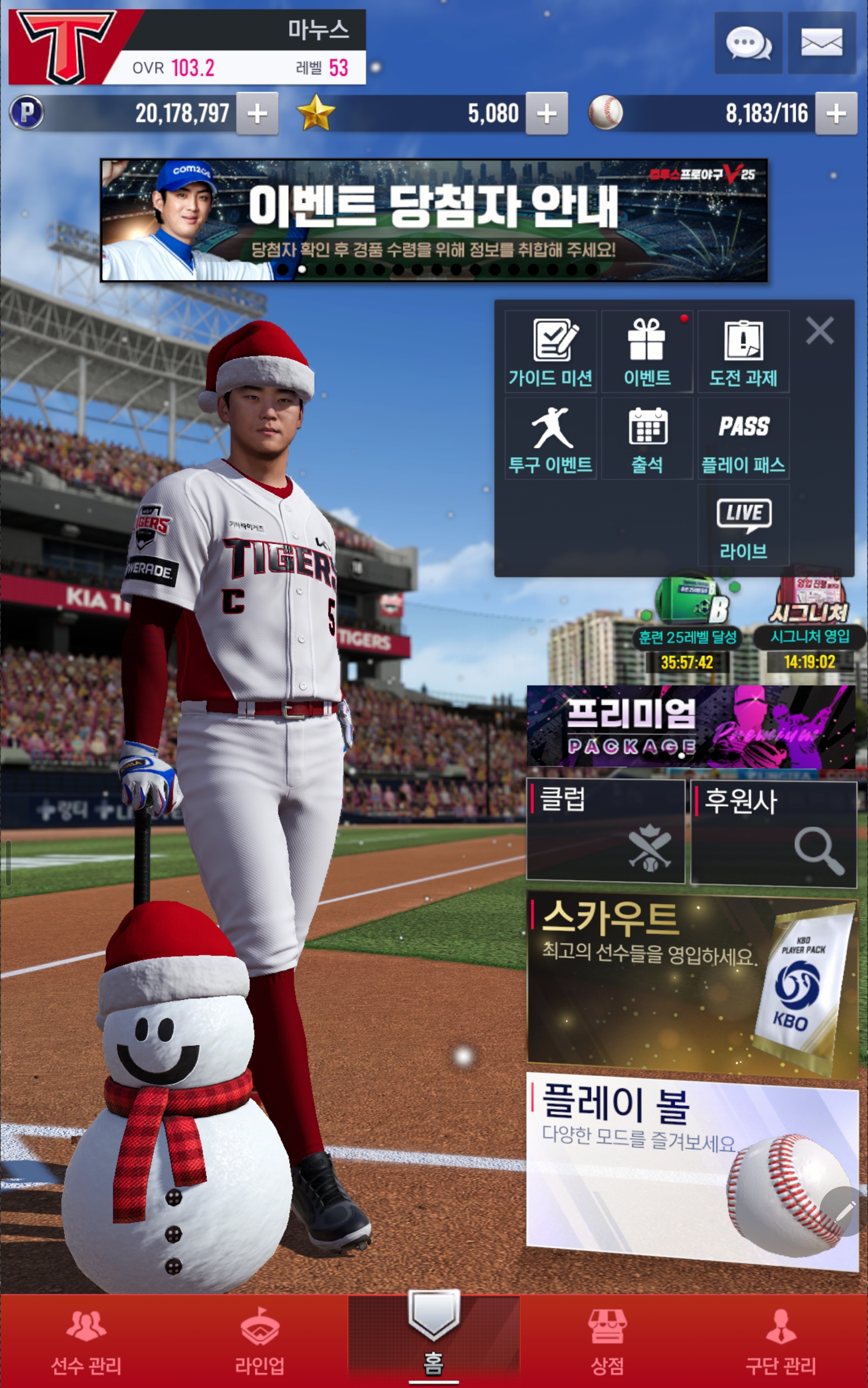The image size is (868, 1388).
Task: Open the 클럽 club tile
Action: 605,830
